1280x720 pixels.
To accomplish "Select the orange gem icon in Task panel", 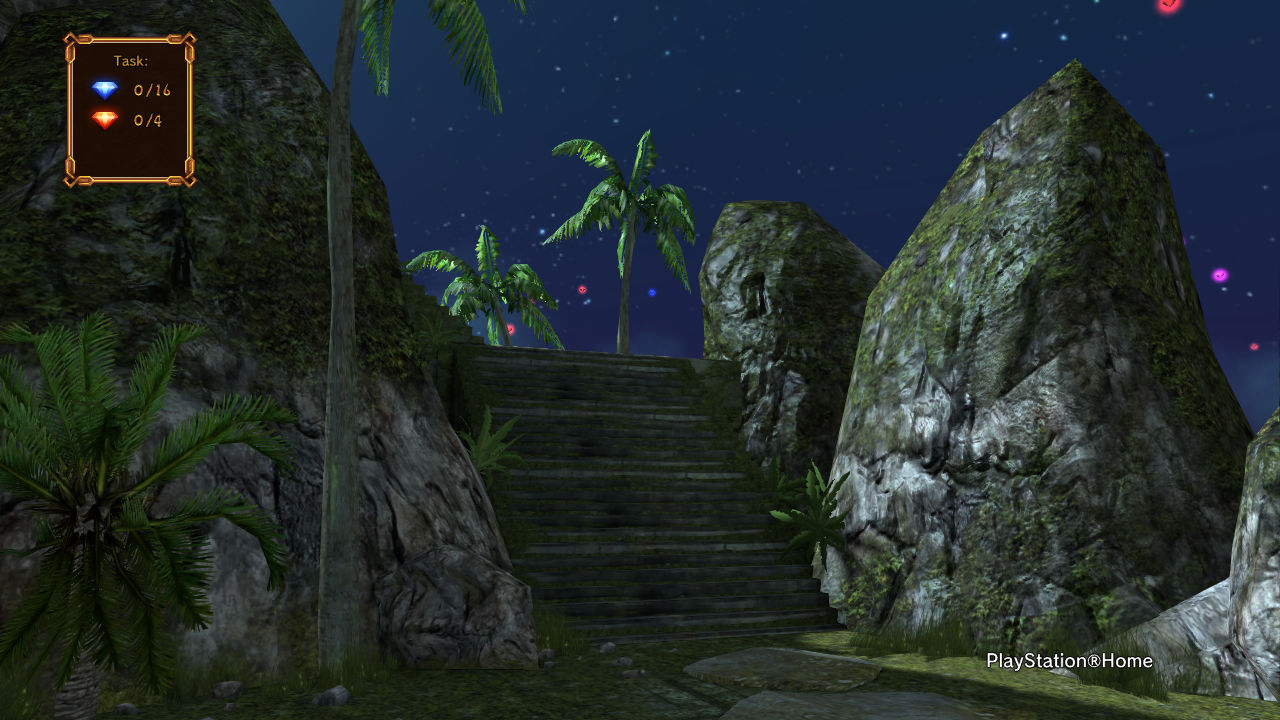I will pos(105,120).
